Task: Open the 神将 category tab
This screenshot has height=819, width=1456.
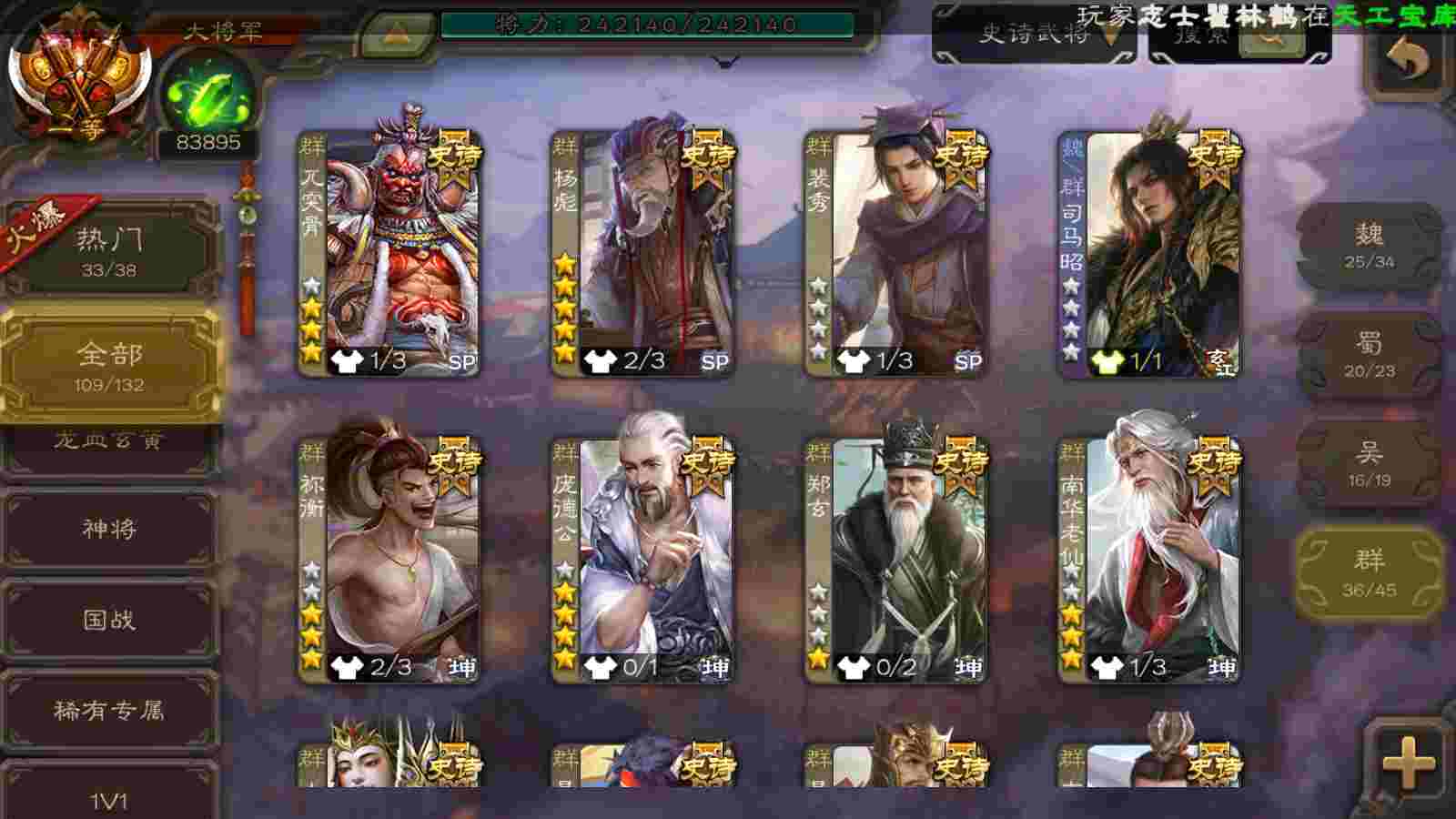Action: (x=109, y=529)
